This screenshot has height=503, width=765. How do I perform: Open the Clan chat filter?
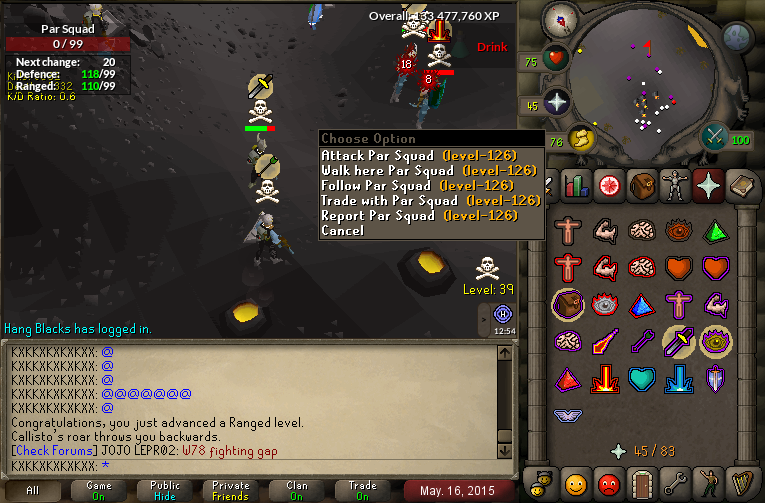click(x=297, y=490)
